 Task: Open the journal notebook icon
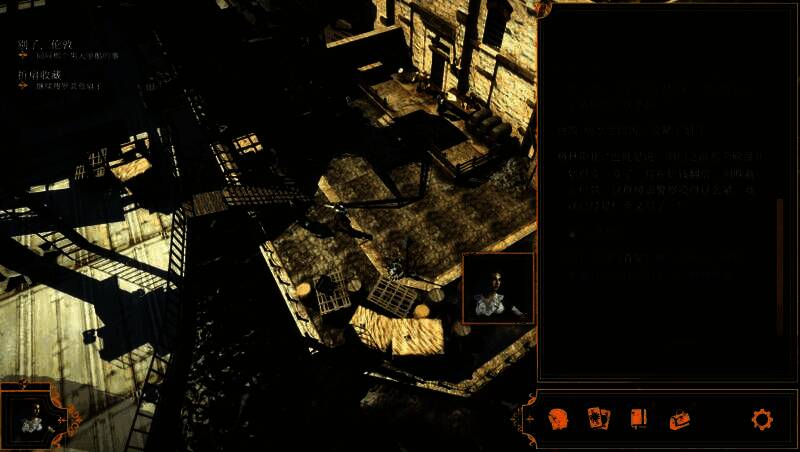tap(639, 419)
